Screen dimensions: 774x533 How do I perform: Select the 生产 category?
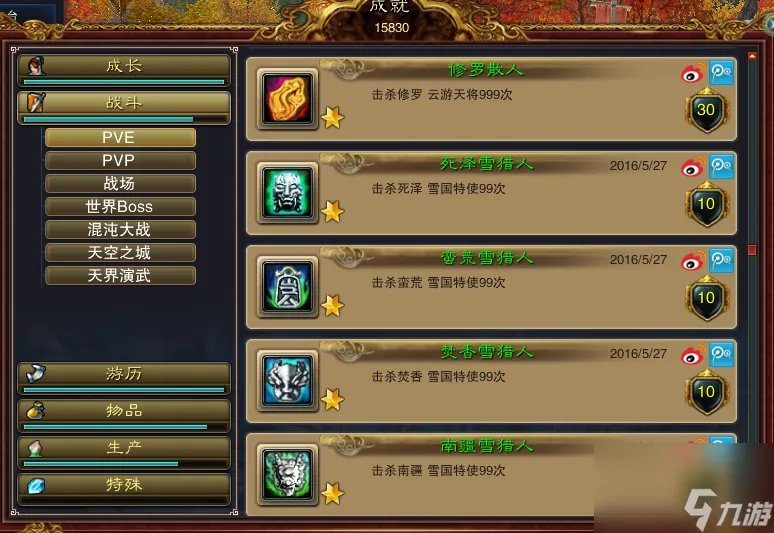pos(124,449)
